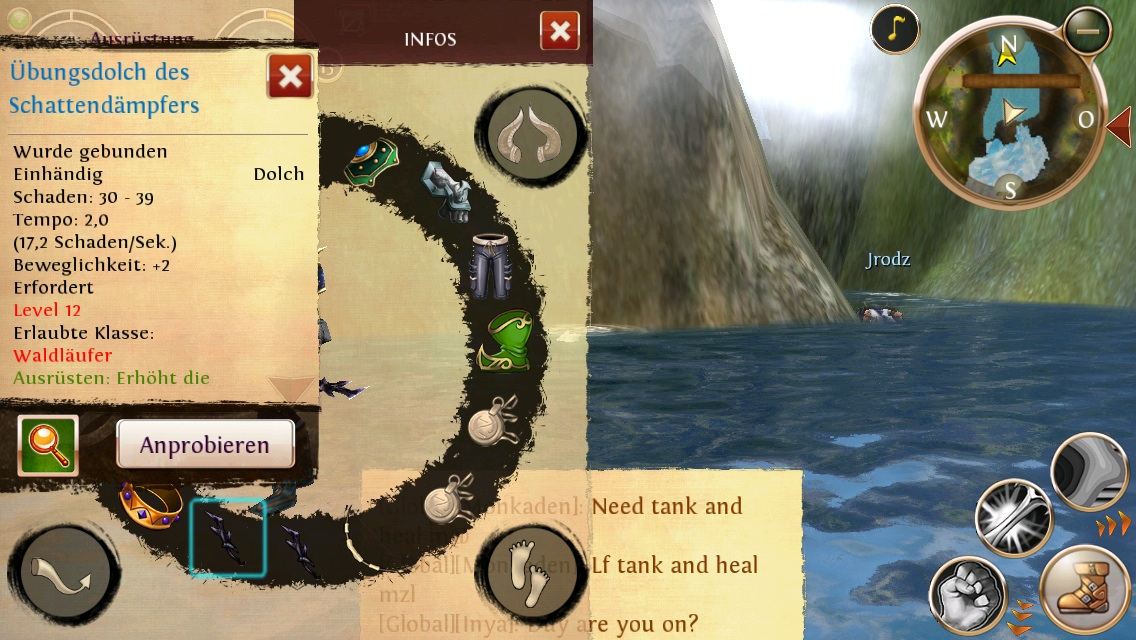This screenshot has width=1136, height=640.
Task: Activate the white slash ability
Action: pos(1013,518)
